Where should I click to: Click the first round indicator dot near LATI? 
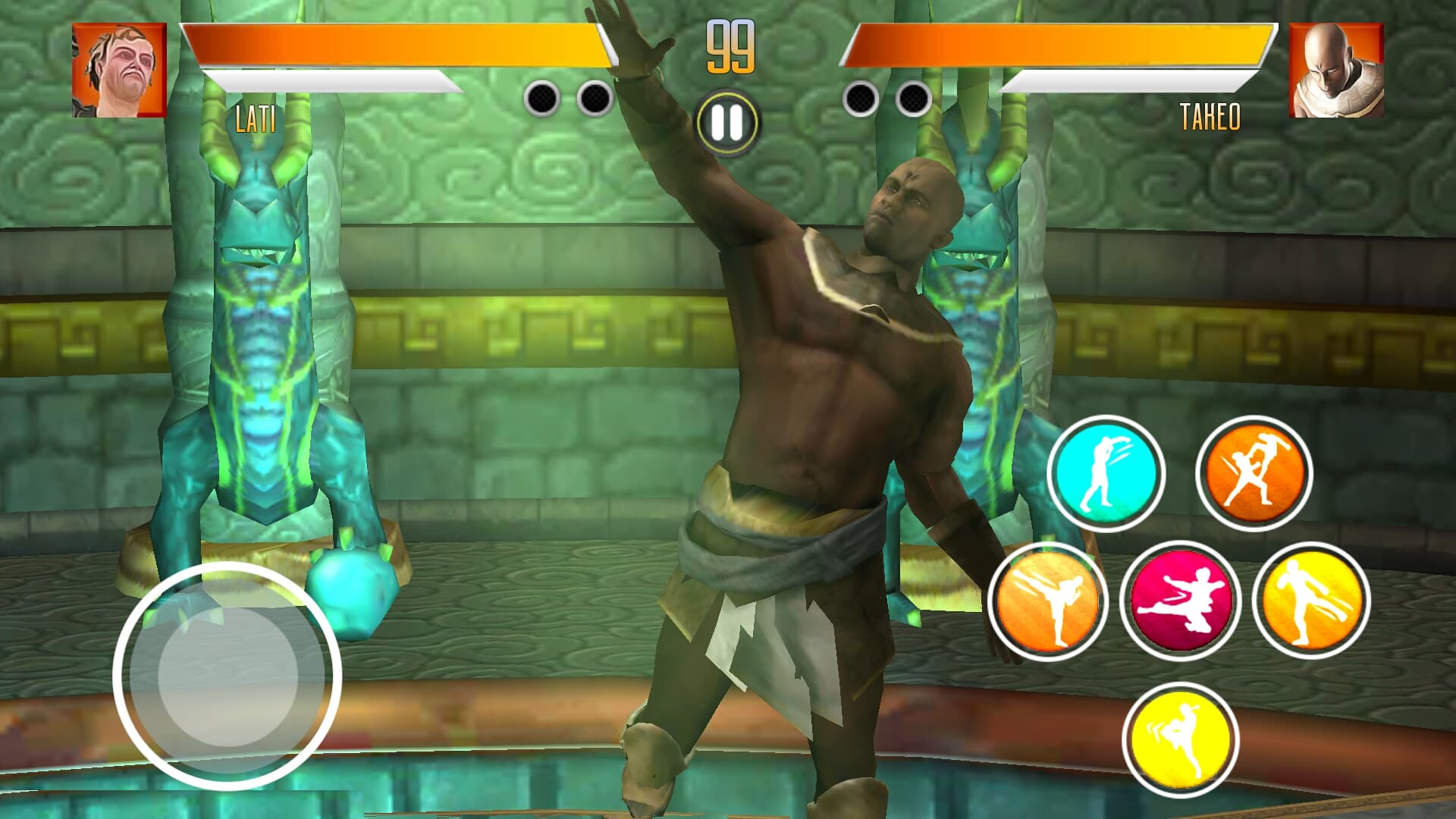coord(543,97)
